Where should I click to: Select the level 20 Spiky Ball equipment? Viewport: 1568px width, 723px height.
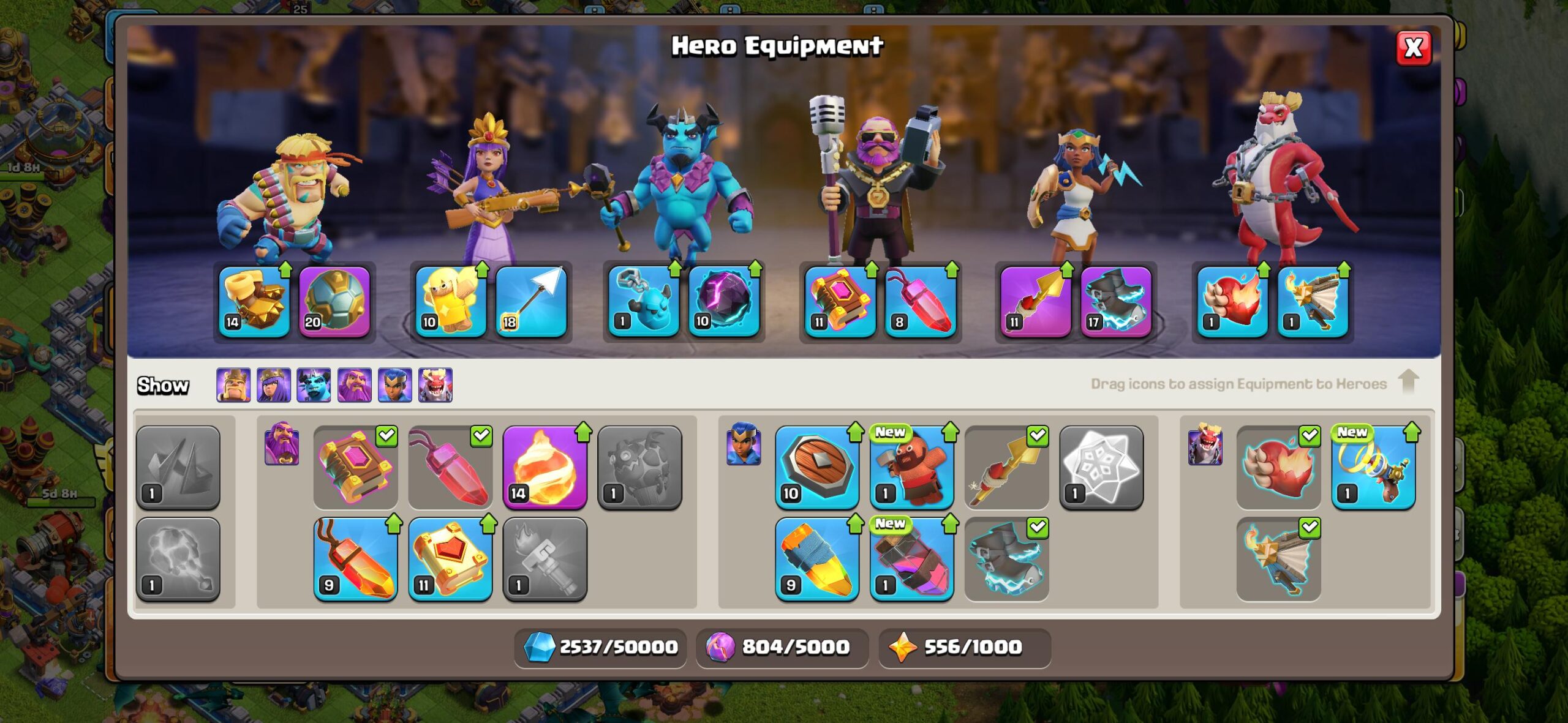[x=334, y=301]
